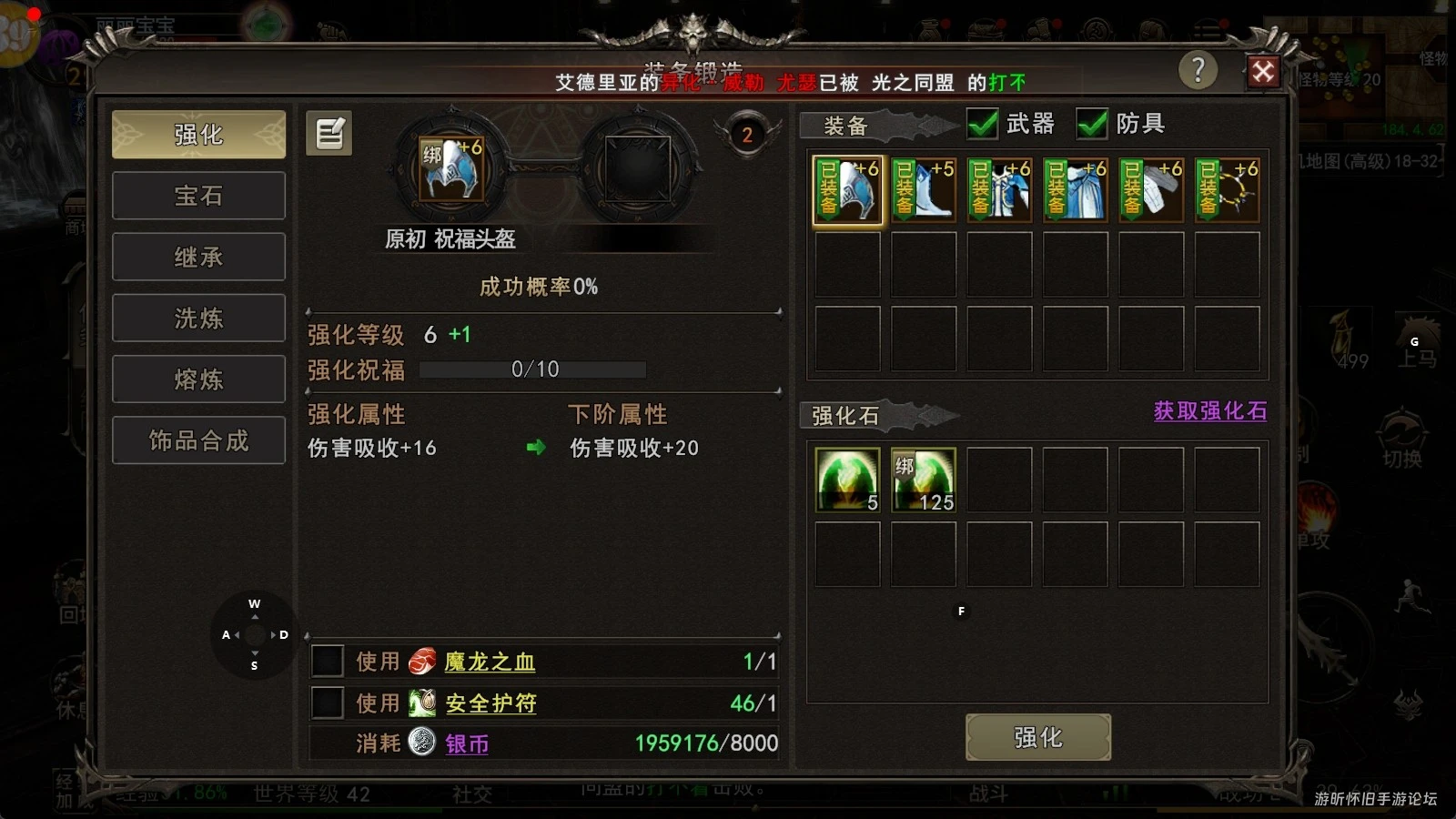Uncheck the 防具 armor filter

[1091, 124]
